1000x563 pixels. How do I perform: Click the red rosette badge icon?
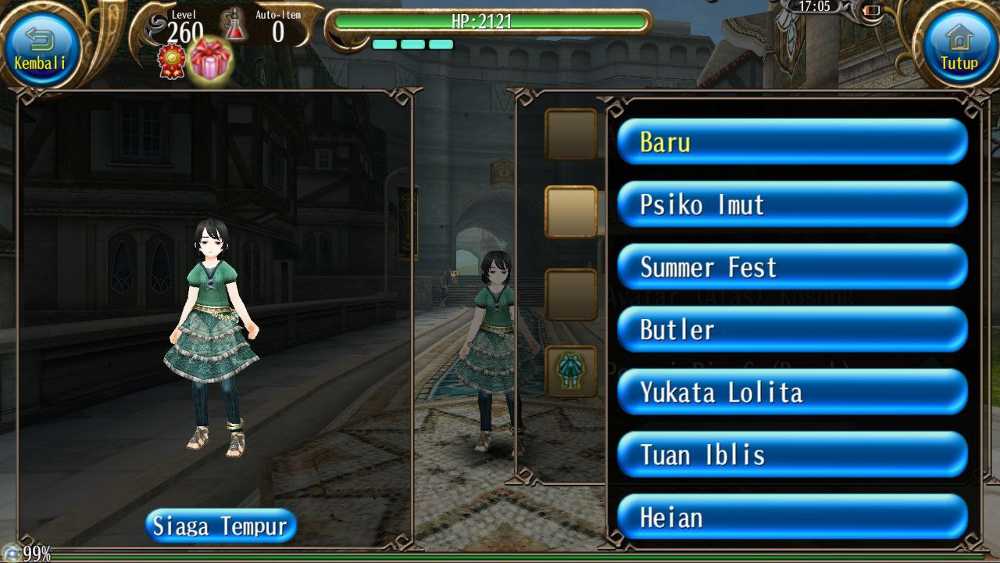[172, 62]
